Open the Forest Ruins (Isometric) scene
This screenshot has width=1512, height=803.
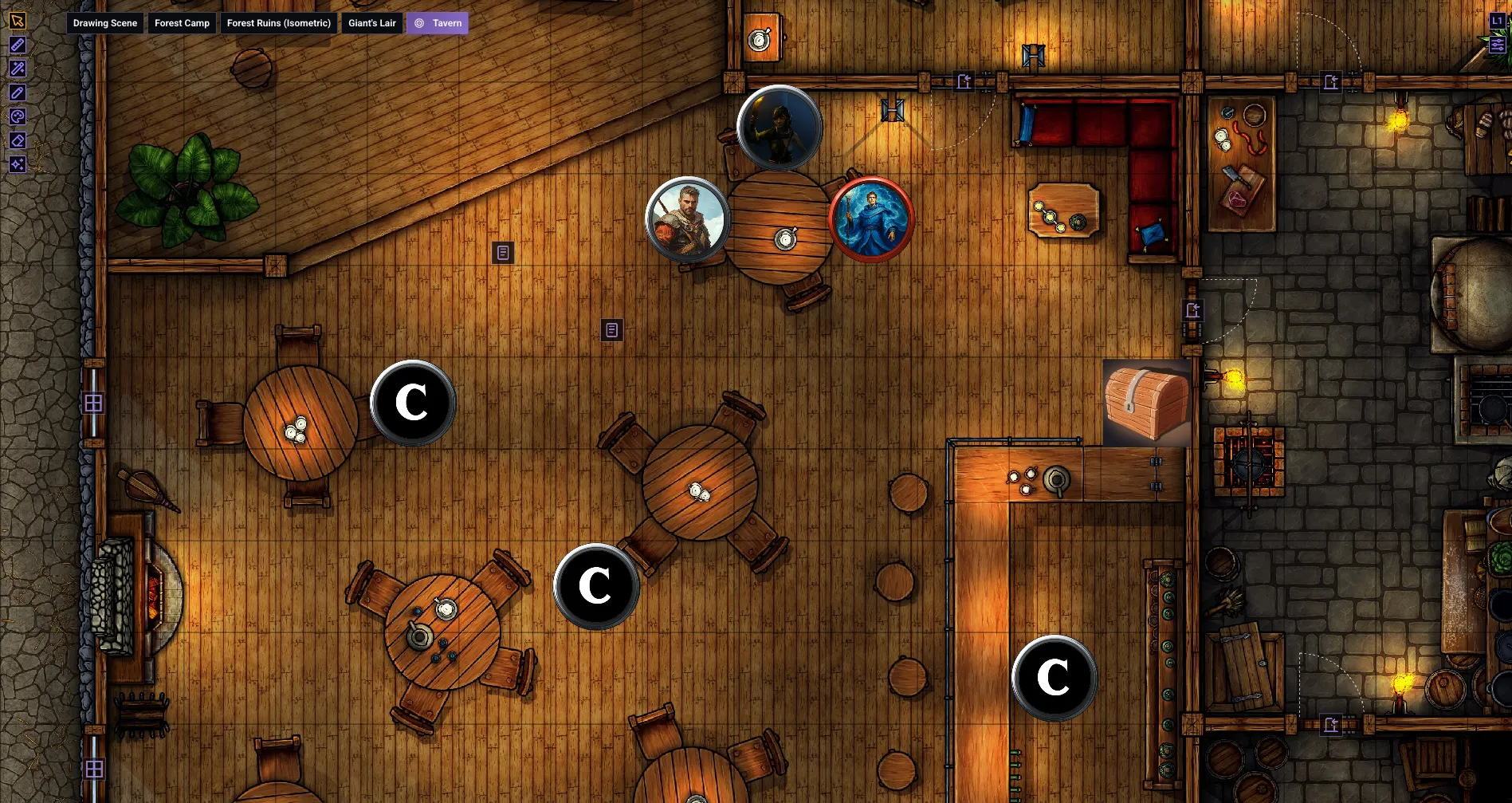pos(279,23)
